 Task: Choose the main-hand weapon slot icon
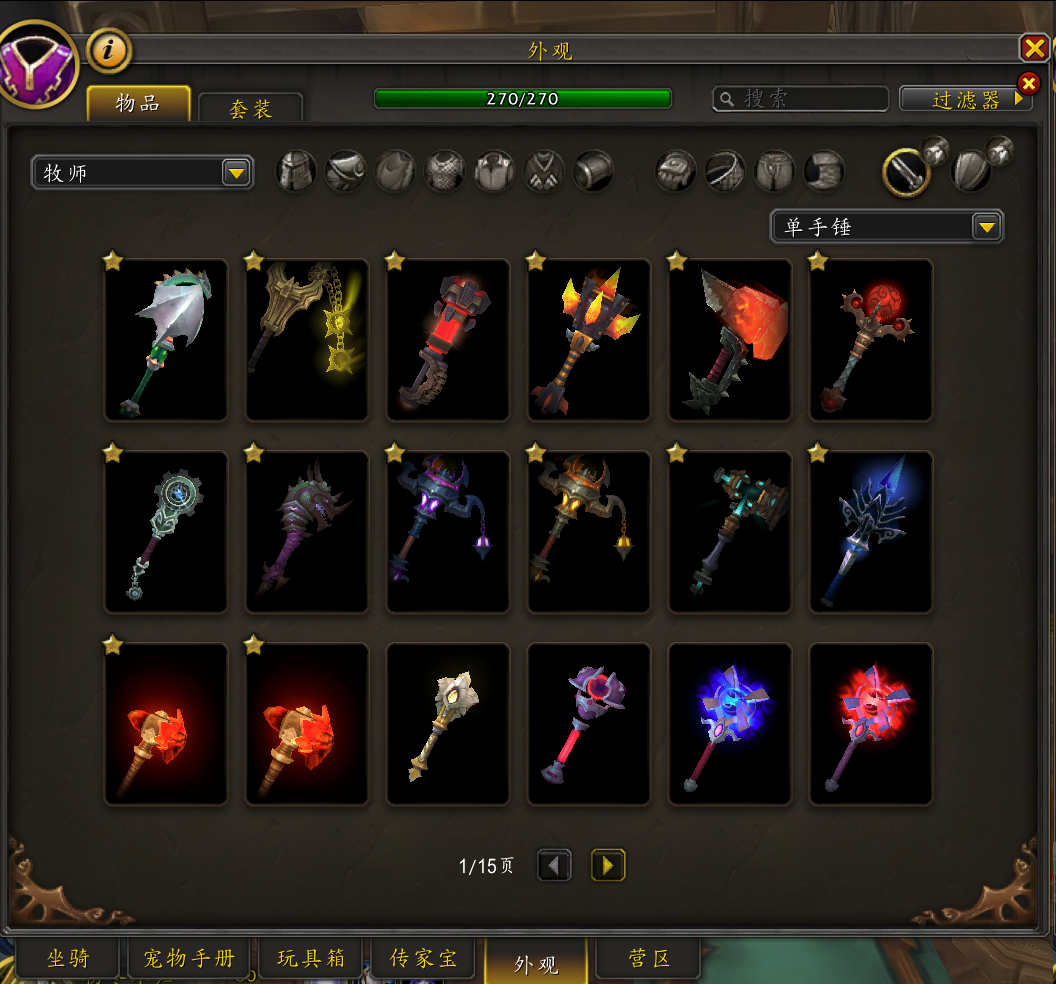(906, 172)
